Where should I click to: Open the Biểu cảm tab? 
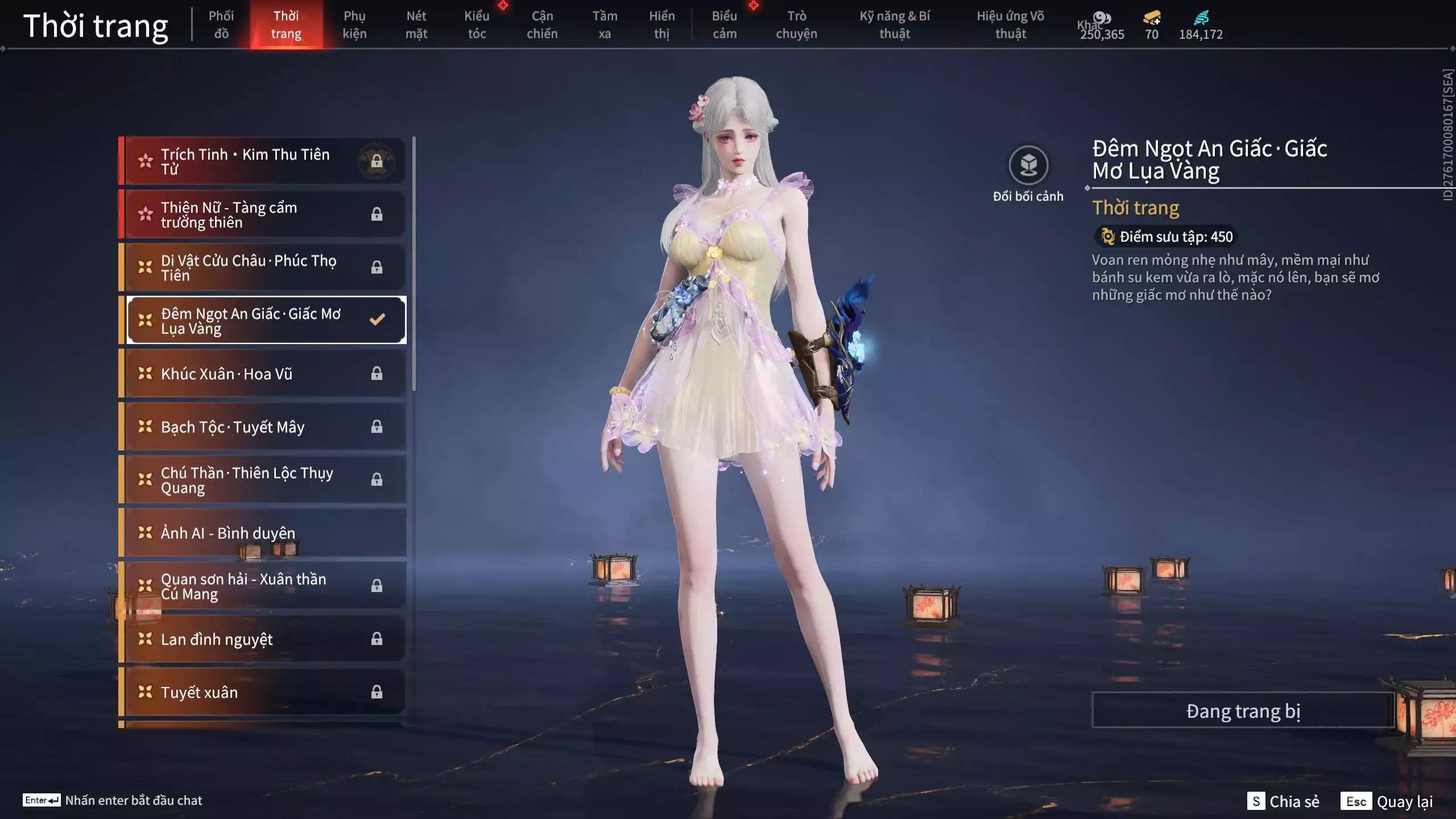point(725,24)
